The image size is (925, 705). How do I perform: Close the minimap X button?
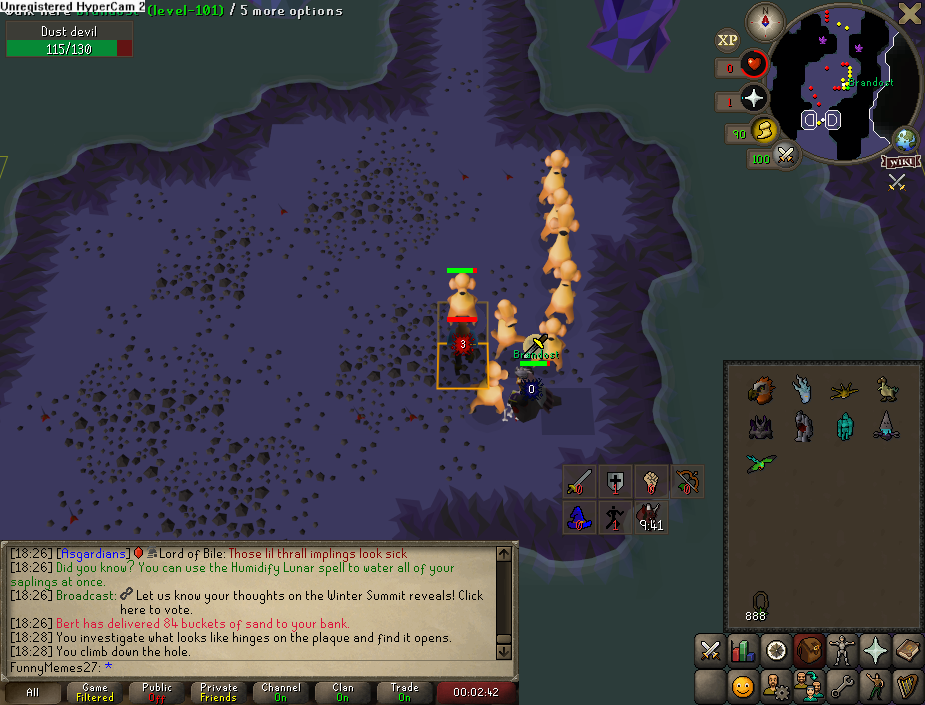click(x=909, y=13)
